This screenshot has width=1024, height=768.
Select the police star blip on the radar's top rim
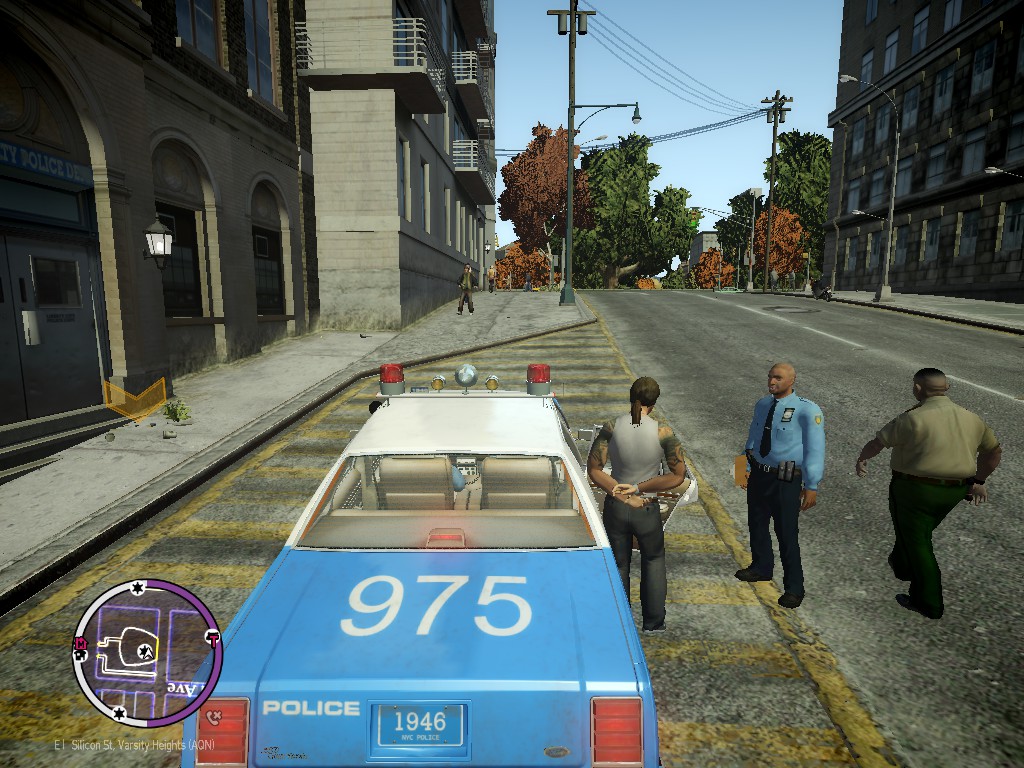(x=137, y=587)
